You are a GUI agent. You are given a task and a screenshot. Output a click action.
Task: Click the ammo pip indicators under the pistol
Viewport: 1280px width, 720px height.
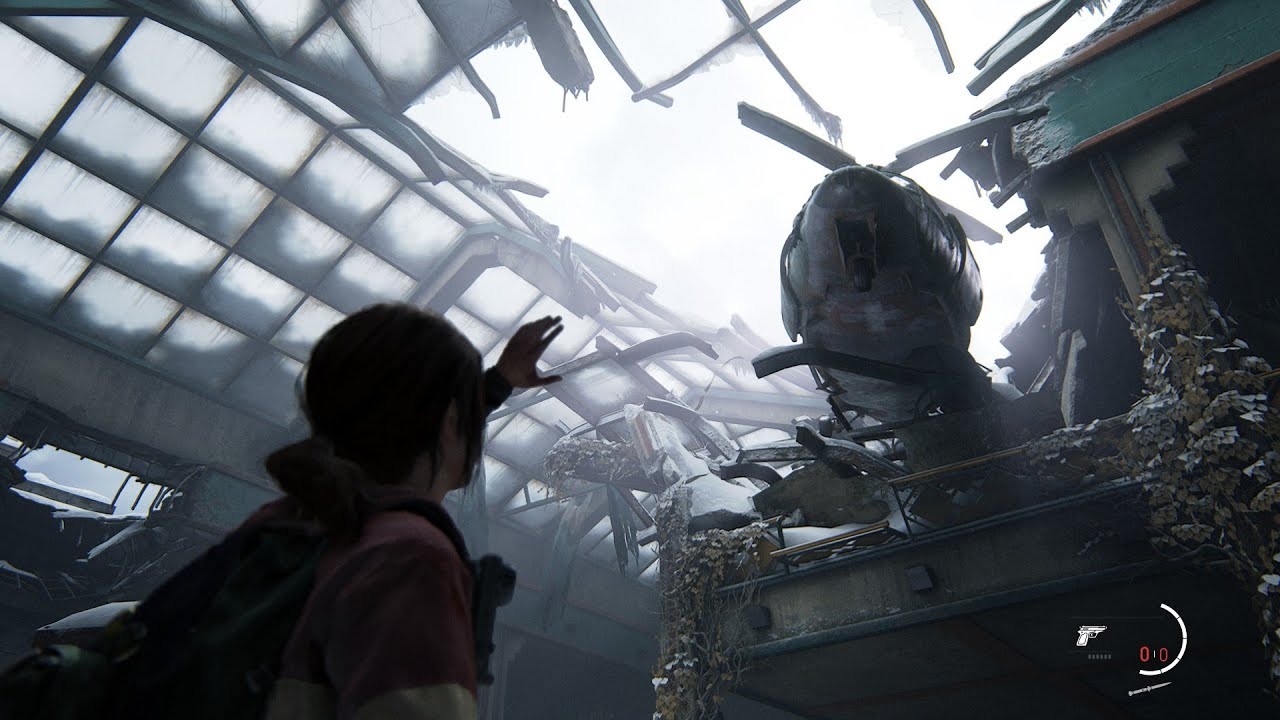pyautogui.click(x=1098, y=657)
